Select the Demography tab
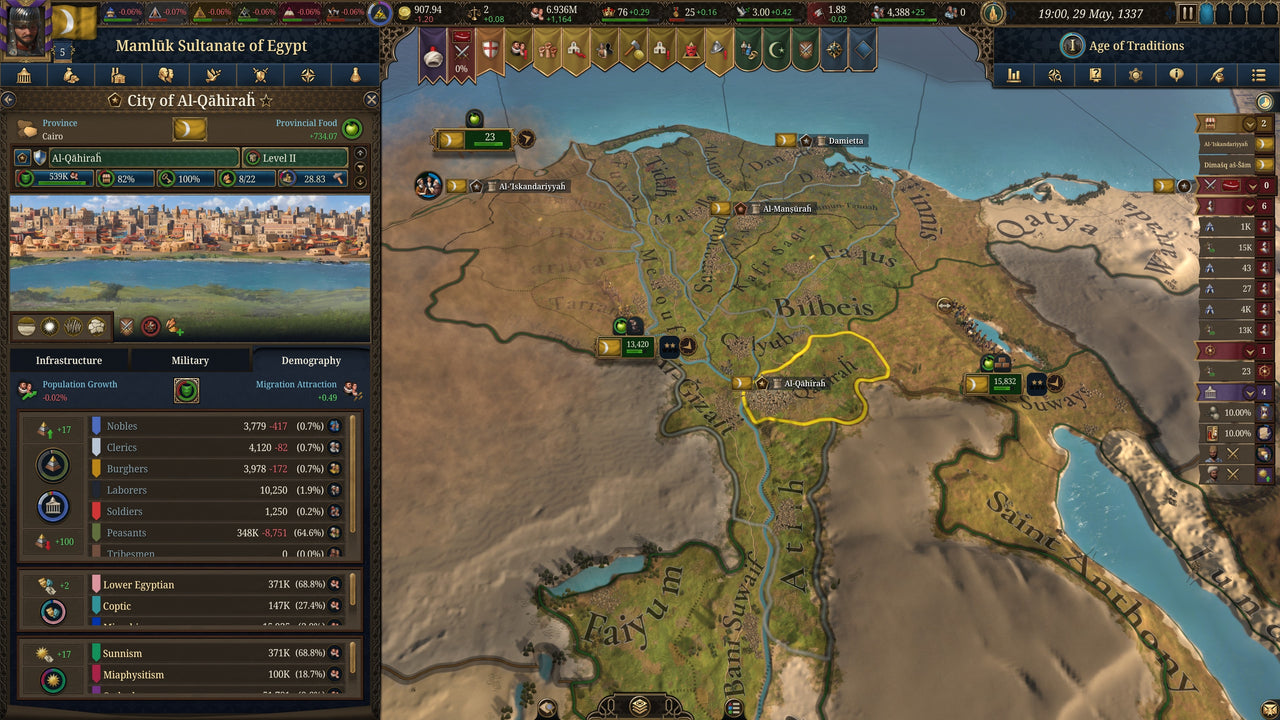Image resolution: width=1280 pixels, height=720 pixels. coord(311,360)
